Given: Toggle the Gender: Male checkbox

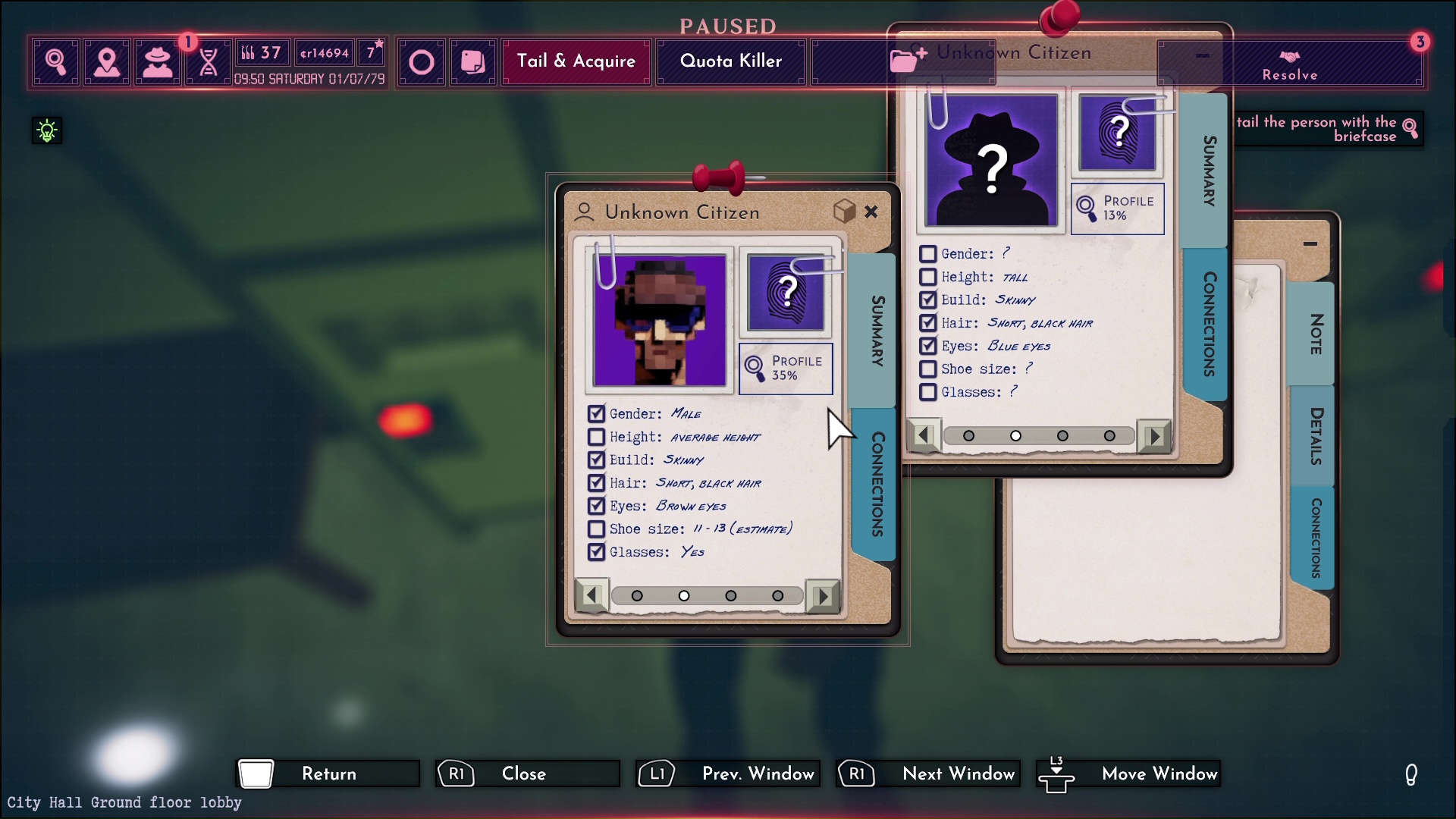Looking at the screenshot, I should click(x=596, y=414).
